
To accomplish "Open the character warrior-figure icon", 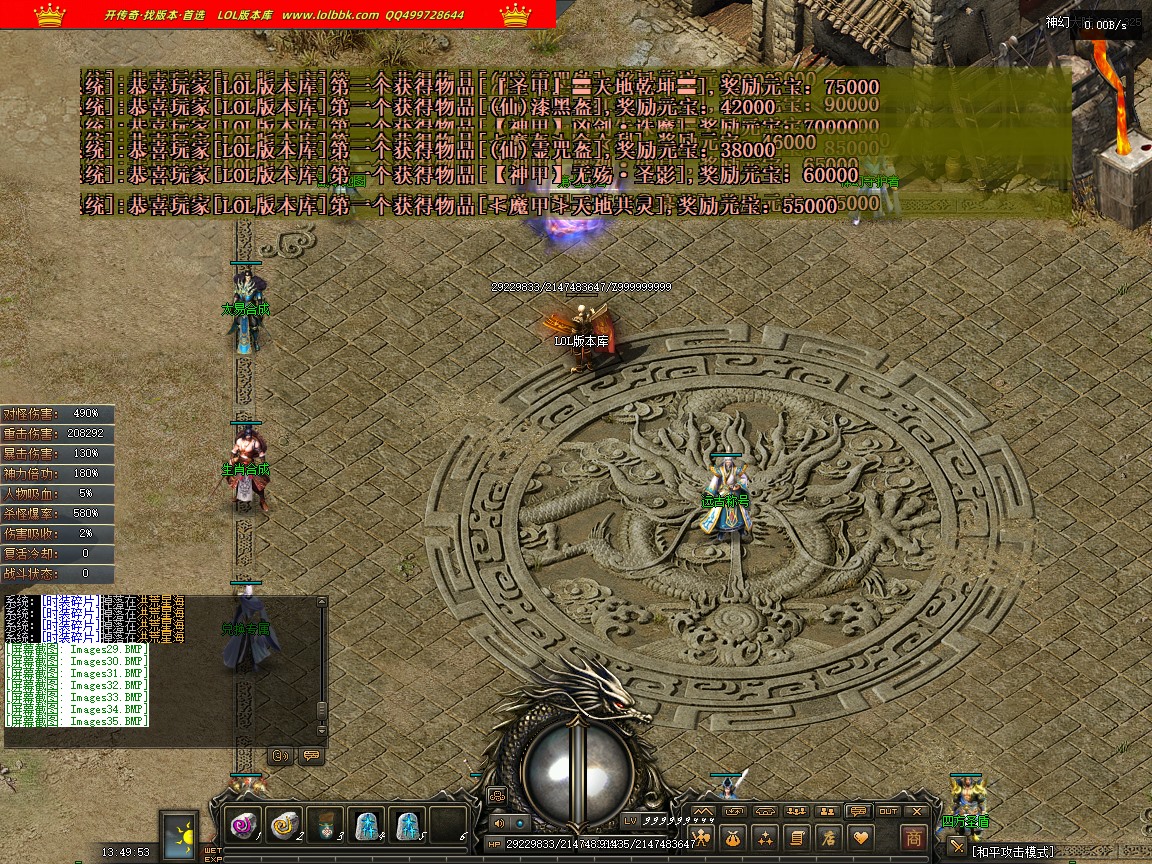I will [x=703, y=838].
